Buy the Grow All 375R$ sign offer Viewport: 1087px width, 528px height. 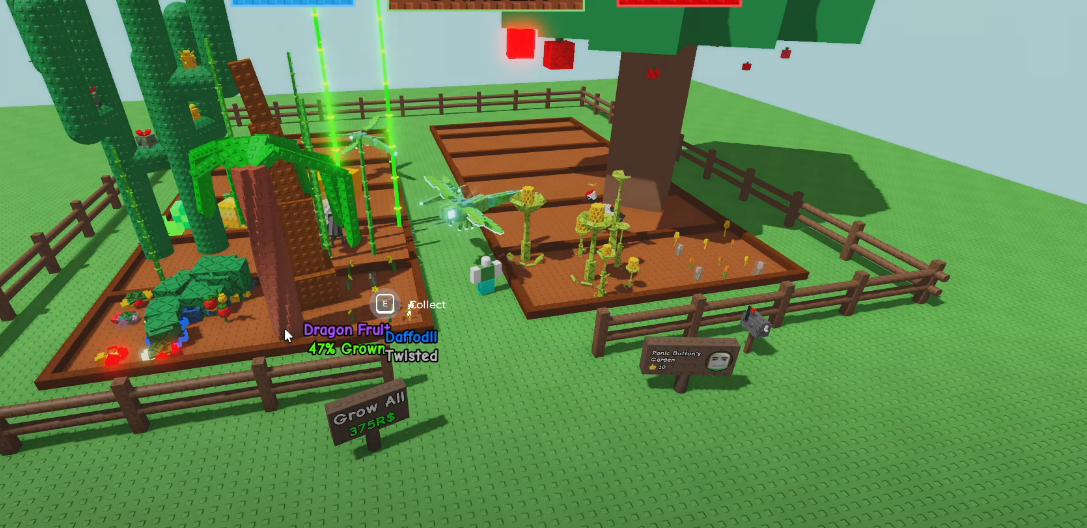(367, 415)
